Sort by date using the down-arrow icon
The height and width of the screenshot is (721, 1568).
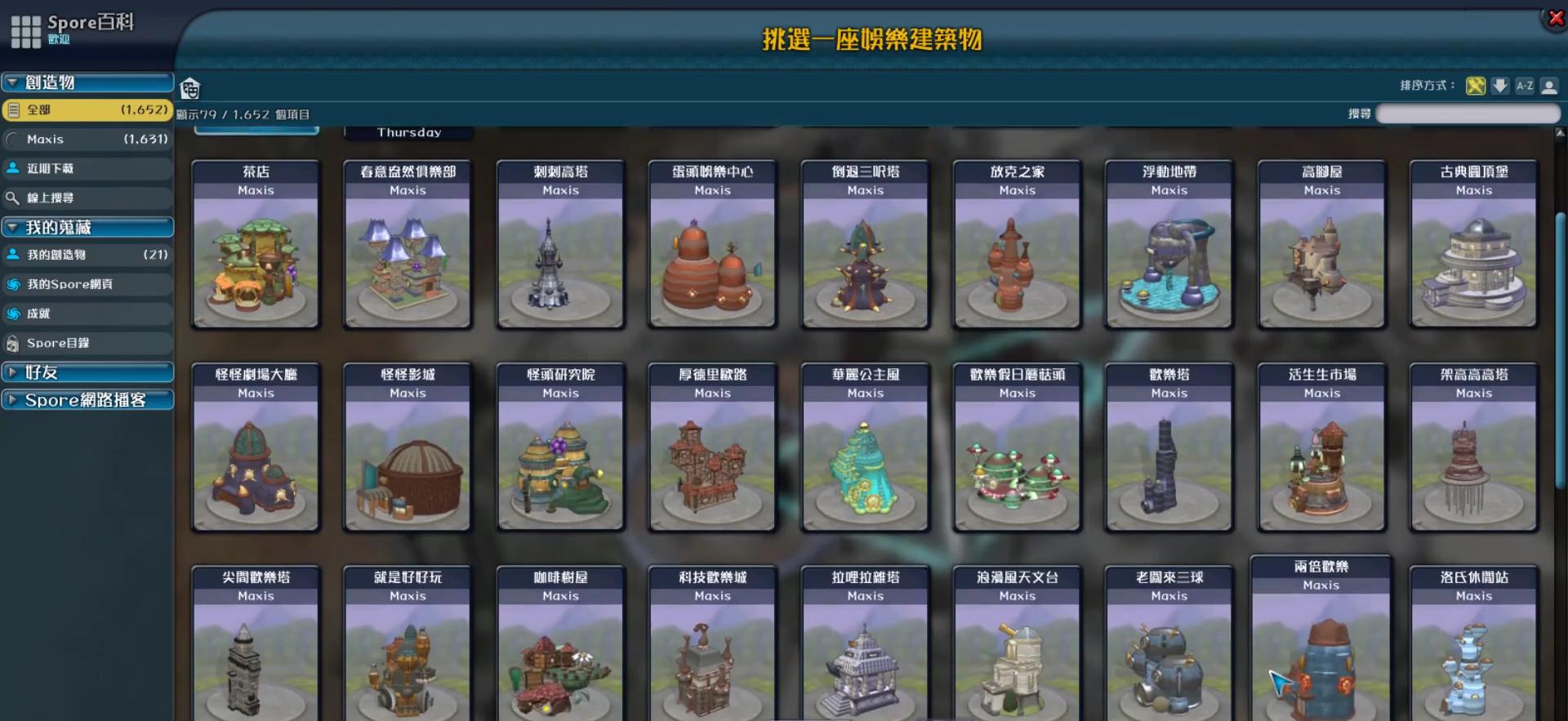pos(1500,85)
